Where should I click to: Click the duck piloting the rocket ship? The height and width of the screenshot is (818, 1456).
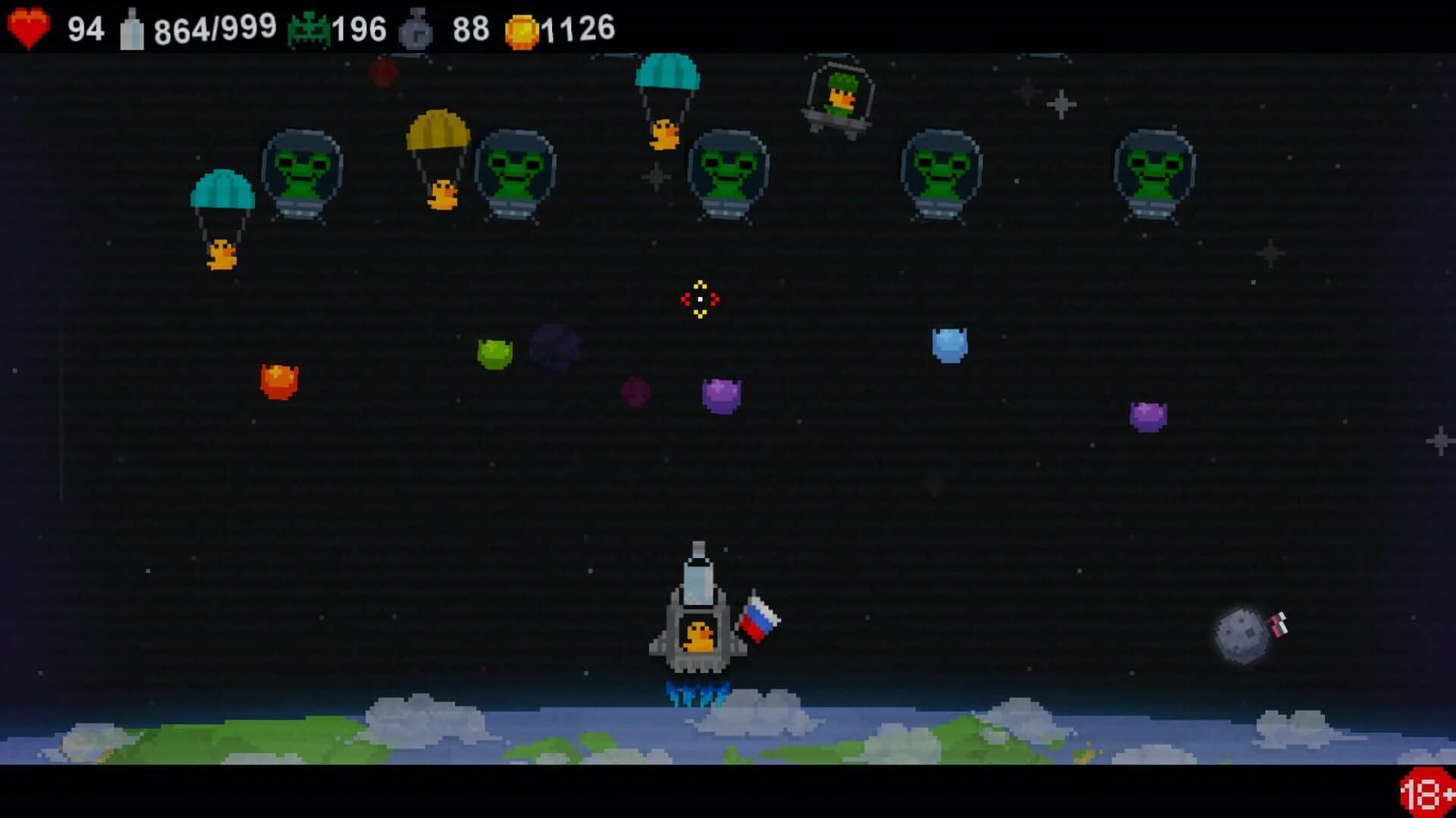[x=699, y=637]
